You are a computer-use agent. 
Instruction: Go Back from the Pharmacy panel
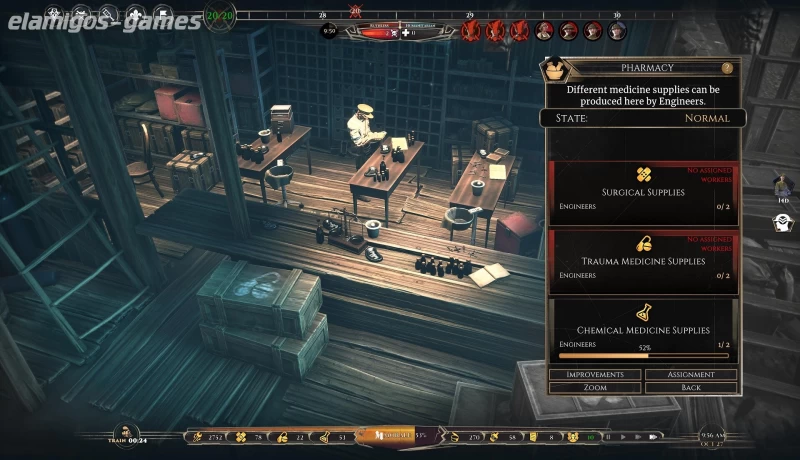[690, 387]
